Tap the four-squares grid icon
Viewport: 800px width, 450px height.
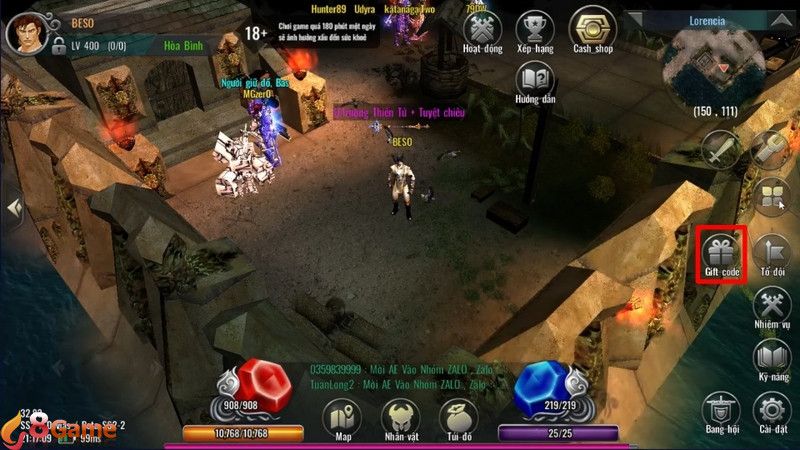click(x=771, y=197)
